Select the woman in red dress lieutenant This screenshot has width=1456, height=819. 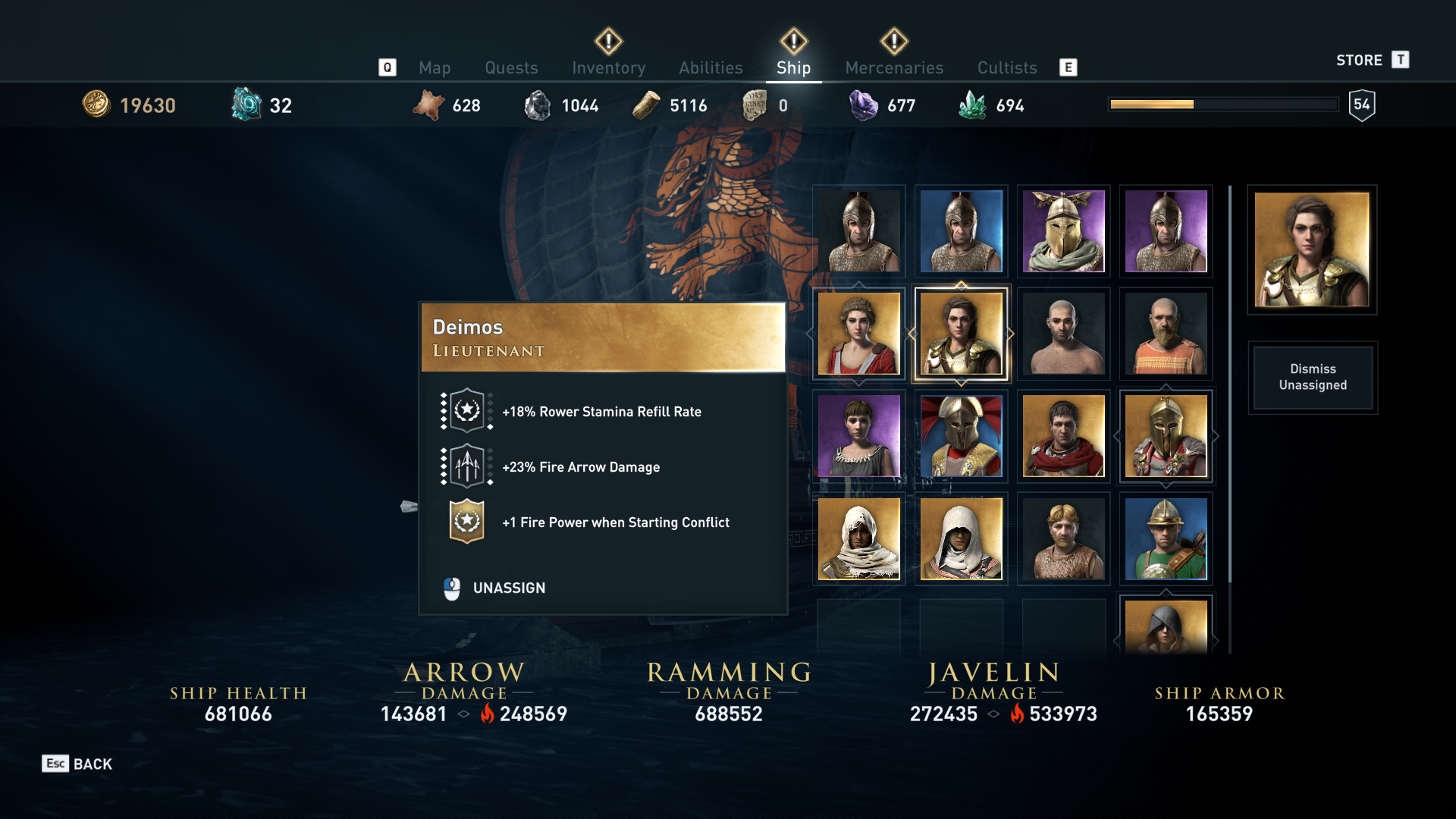coord(858,334)
